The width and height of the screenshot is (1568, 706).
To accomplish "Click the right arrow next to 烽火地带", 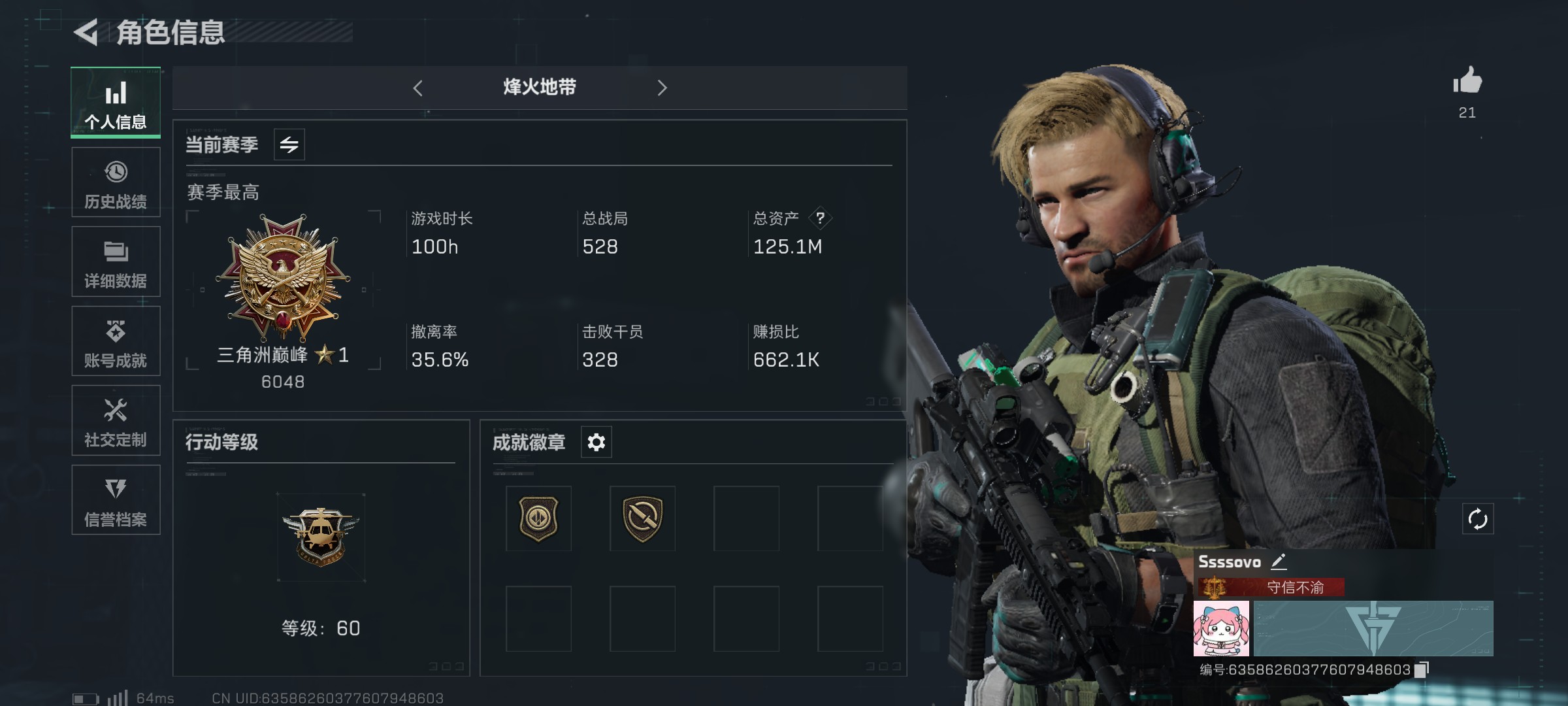I will point(662,88).
